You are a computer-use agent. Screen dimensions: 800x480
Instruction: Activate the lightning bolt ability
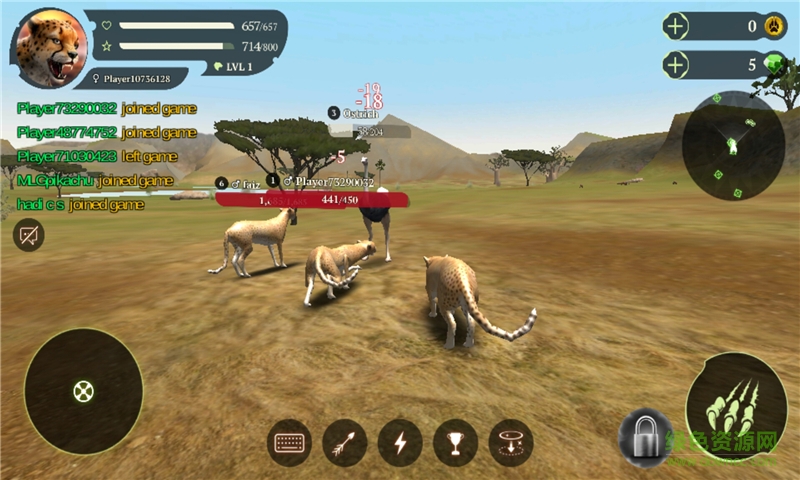point(400,441)
